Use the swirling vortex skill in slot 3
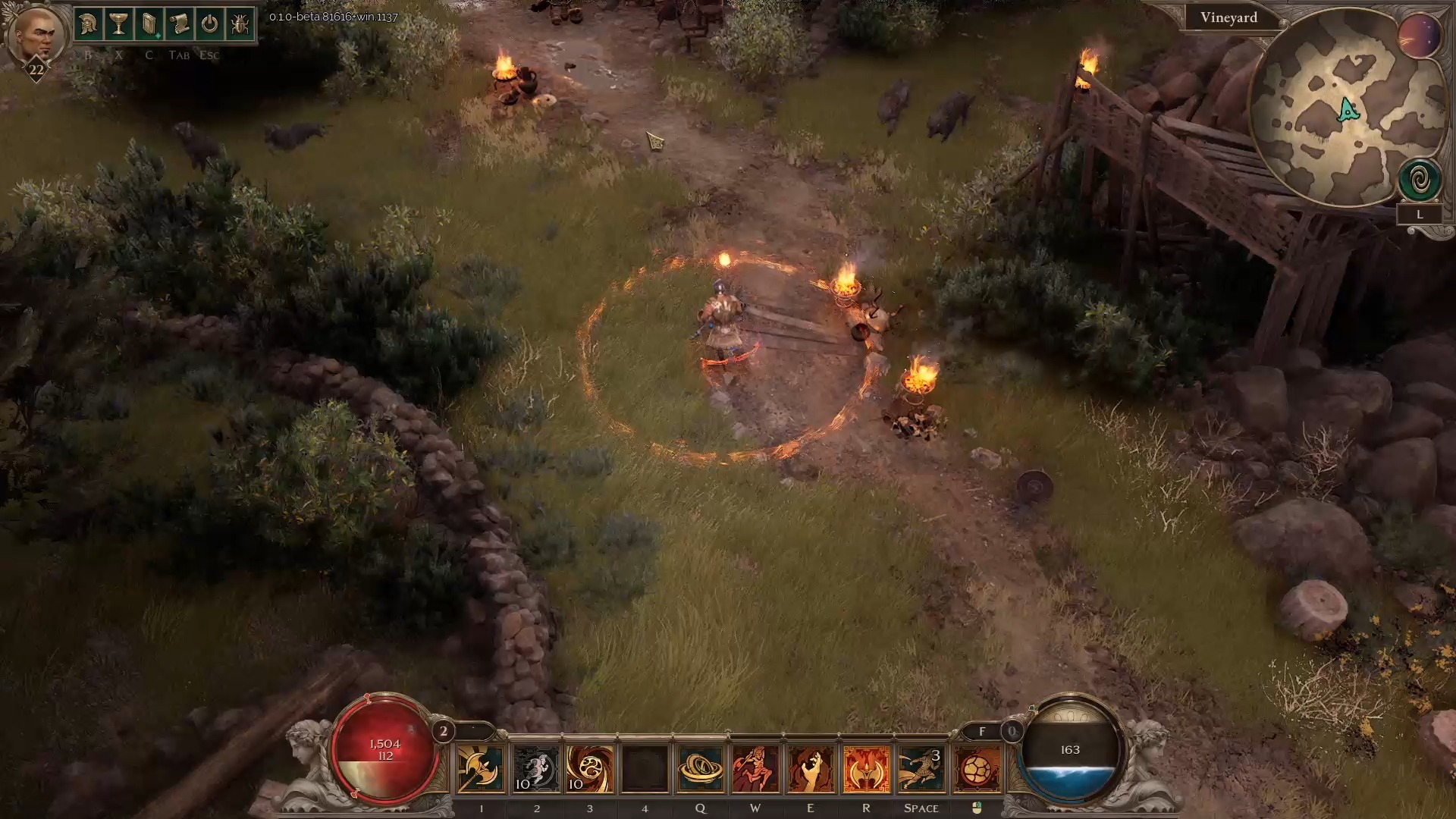1456x819 pixels. pos(590,769)
